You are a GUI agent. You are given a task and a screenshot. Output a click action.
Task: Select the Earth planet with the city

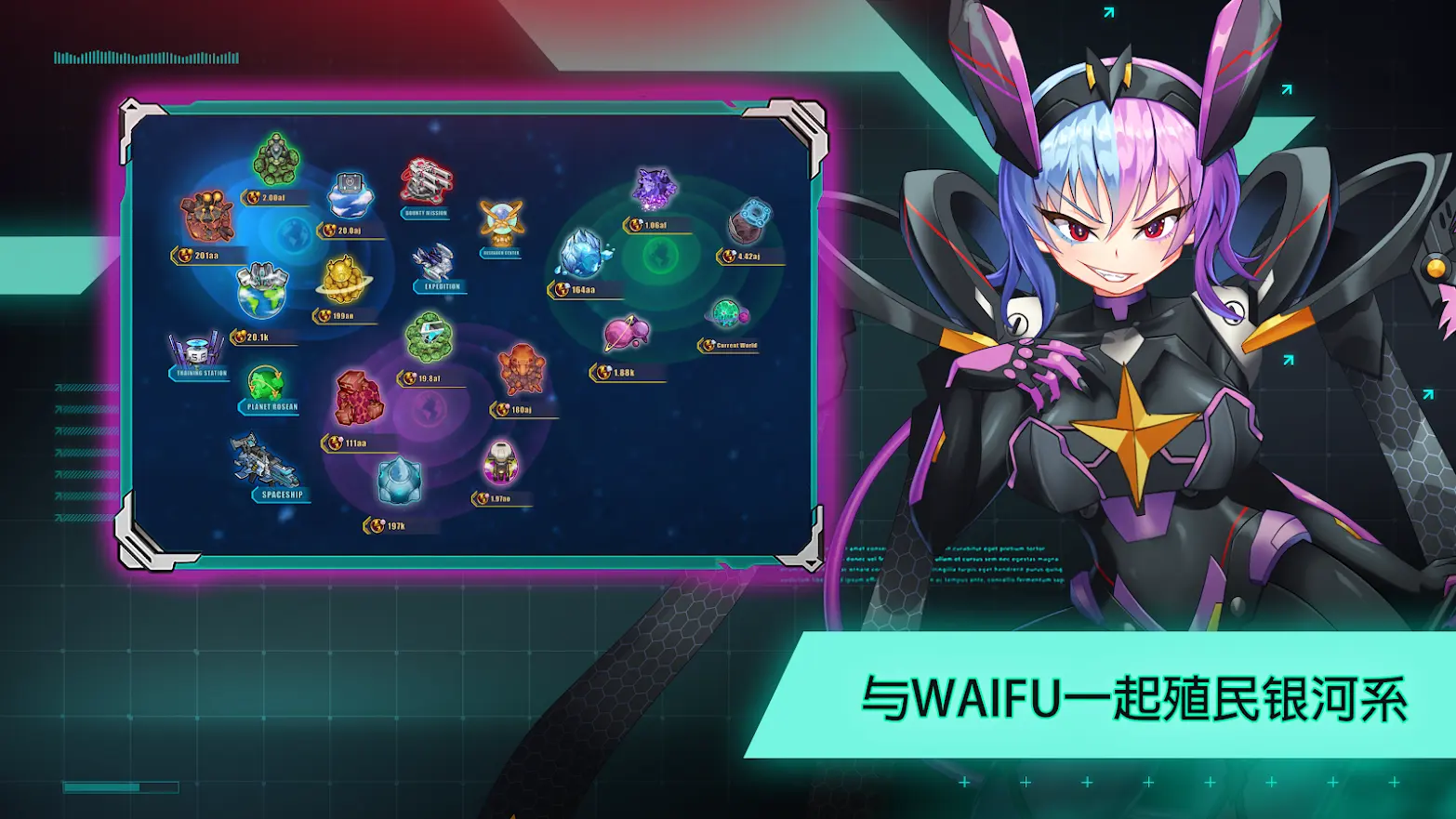click(261, 291)
